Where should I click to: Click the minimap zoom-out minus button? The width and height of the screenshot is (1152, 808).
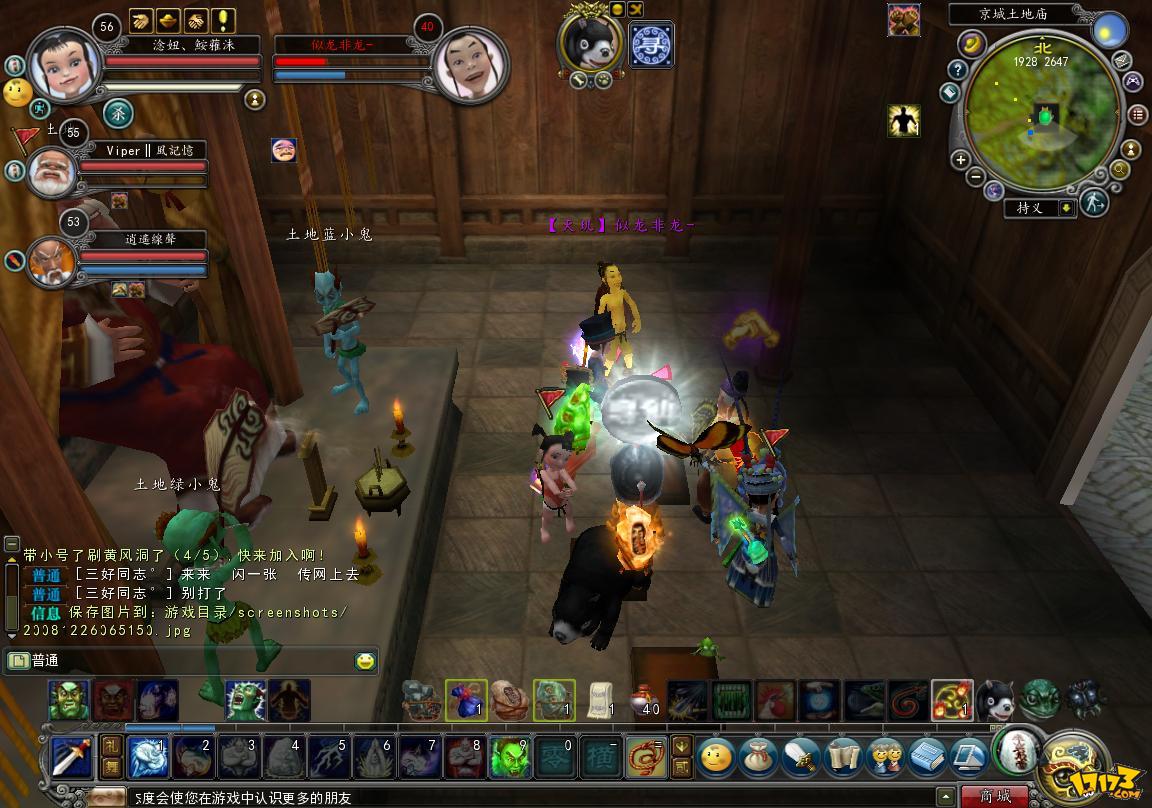coord(976,177)
